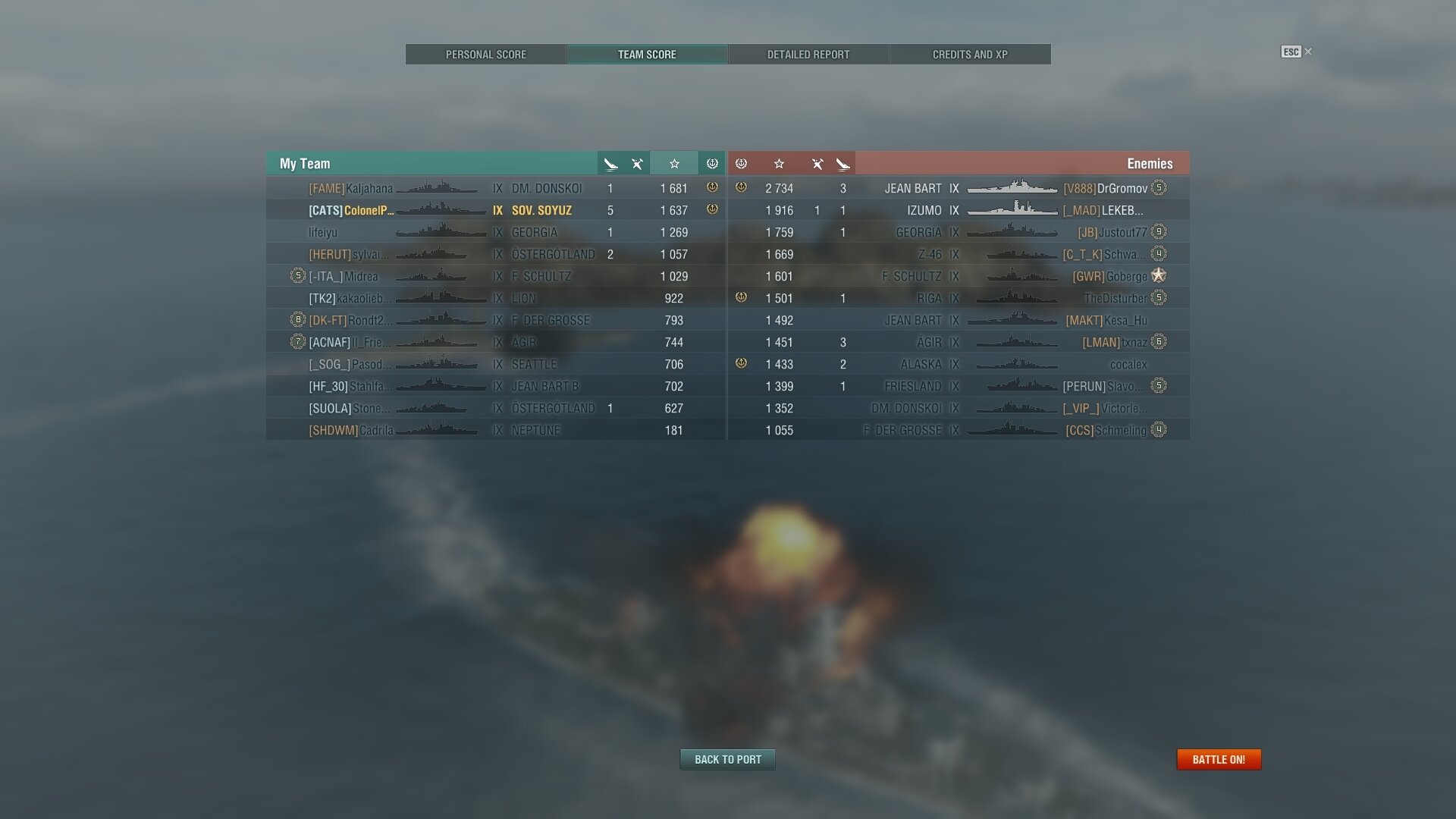1456x819 pixels.
Task: Select enemy Schmeling's F. der Grosse row
Action: tap(959, 430)
